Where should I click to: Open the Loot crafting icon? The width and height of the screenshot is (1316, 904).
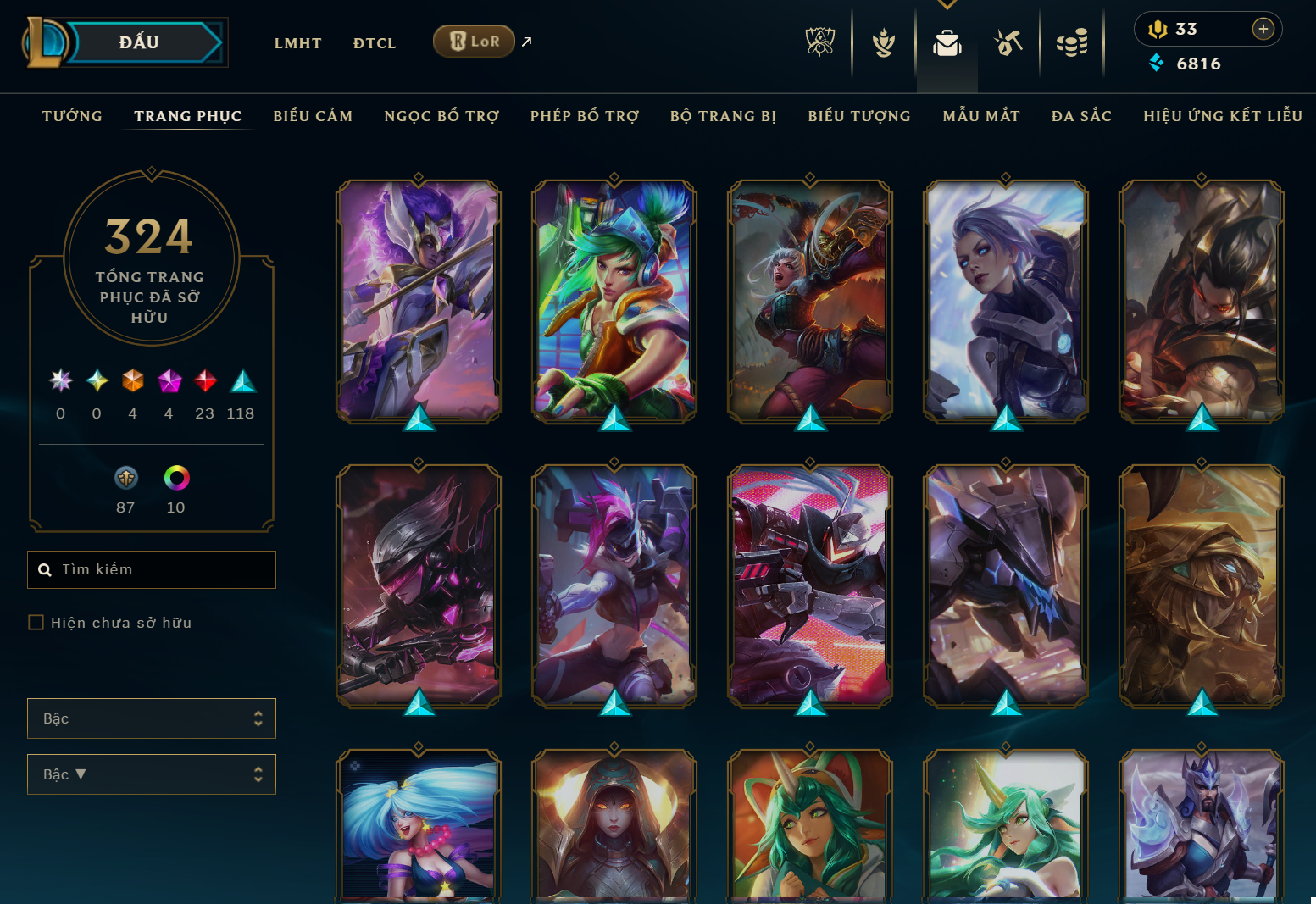pos(1008,41)
